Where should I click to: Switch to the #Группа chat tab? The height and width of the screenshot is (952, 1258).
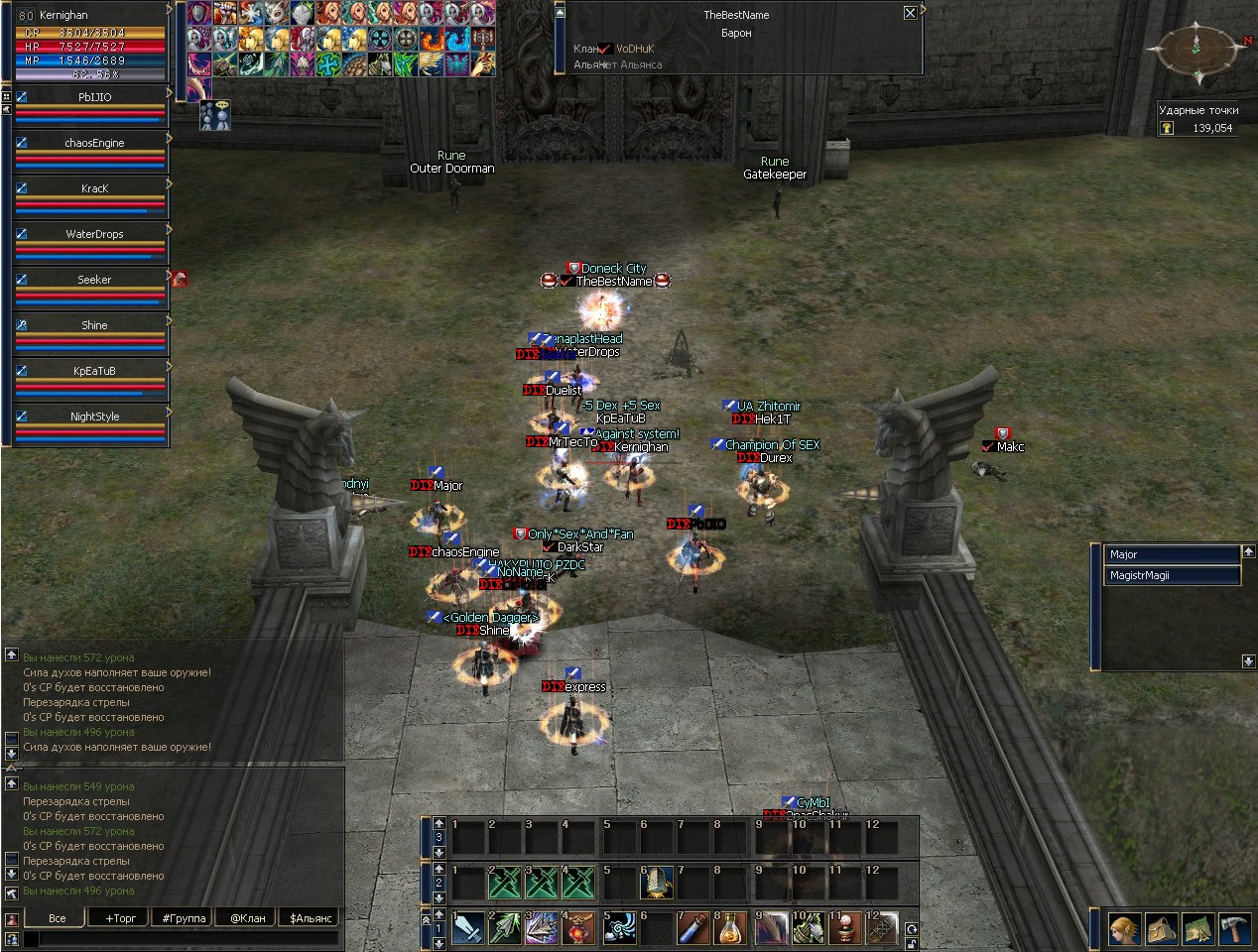coord(185,918)
